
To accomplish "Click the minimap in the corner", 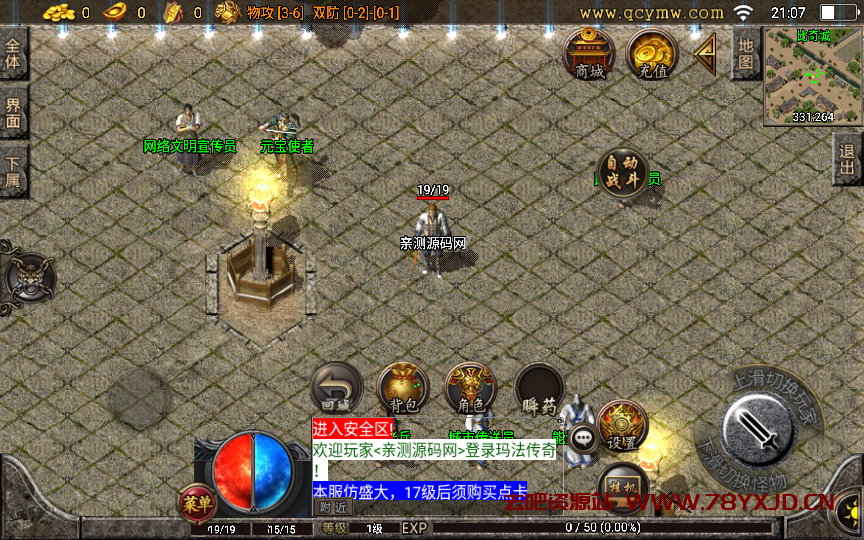I will click(x=812, y=76).
